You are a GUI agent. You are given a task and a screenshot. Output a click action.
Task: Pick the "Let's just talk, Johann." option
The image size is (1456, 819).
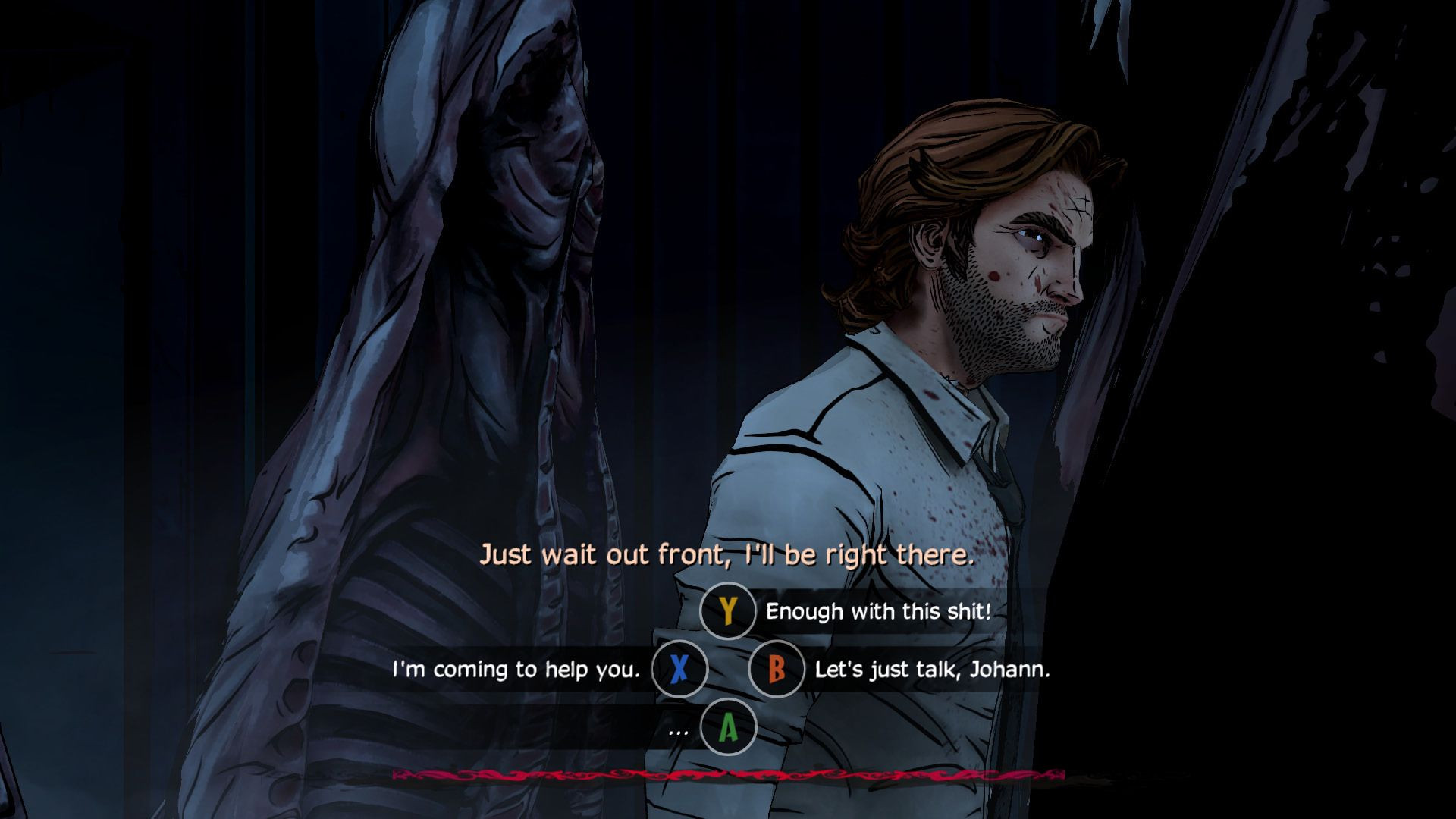point(932,670)
